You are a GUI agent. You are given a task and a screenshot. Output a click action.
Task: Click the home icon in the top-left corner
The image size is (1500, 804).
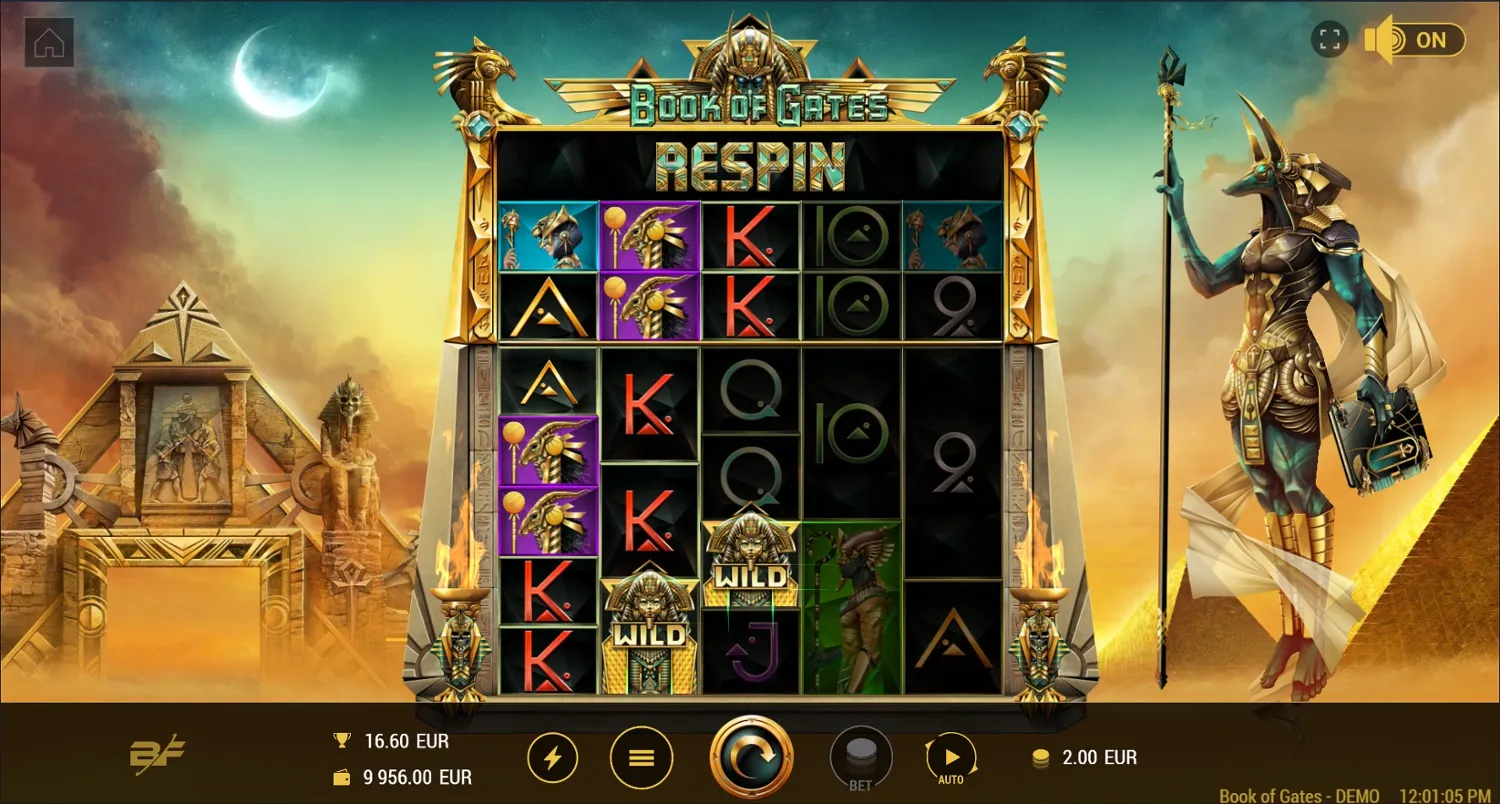pos(47,44)
